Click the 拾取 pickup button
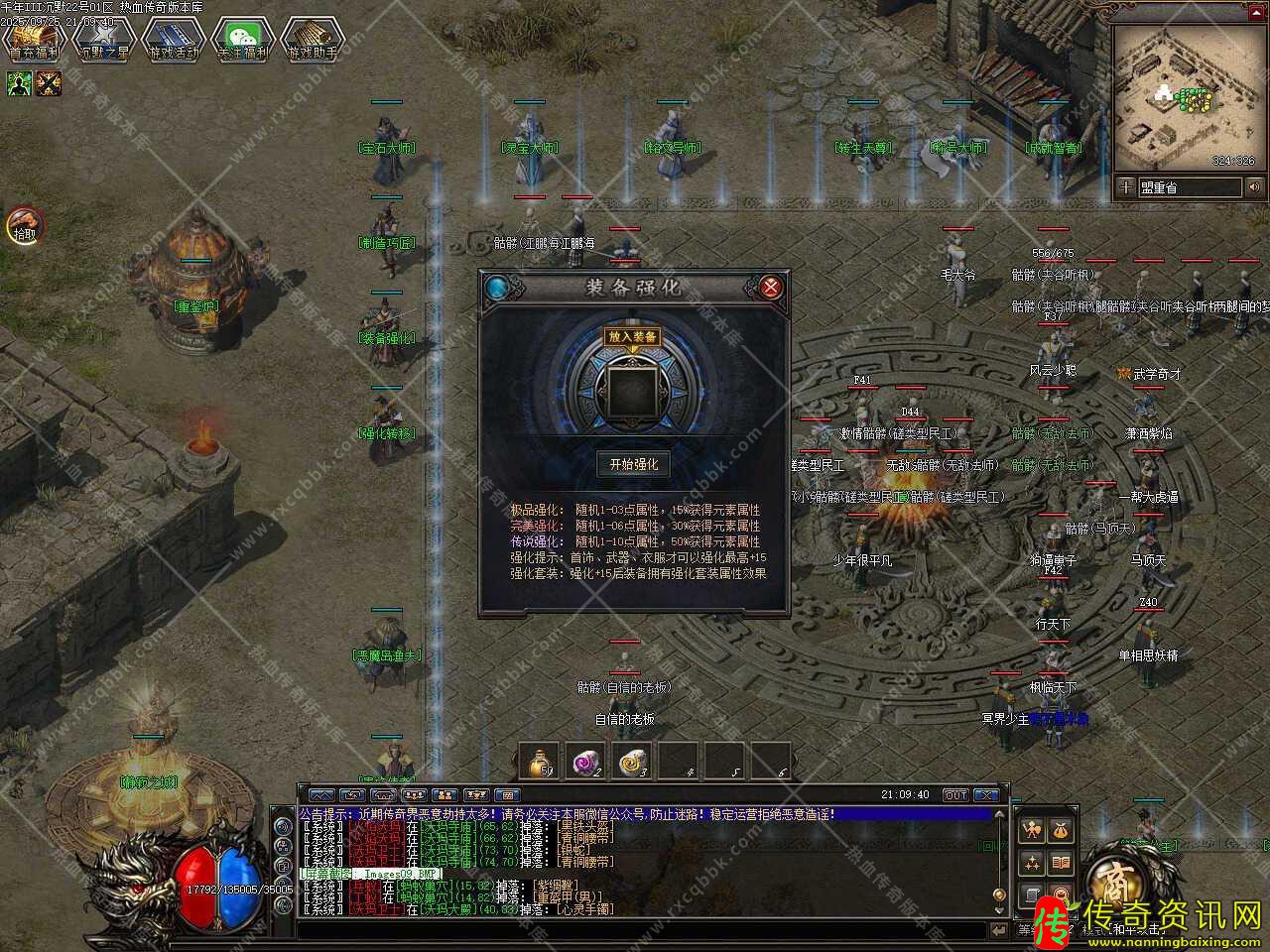This screenshot has height=952, width=1270. (24, 226)
